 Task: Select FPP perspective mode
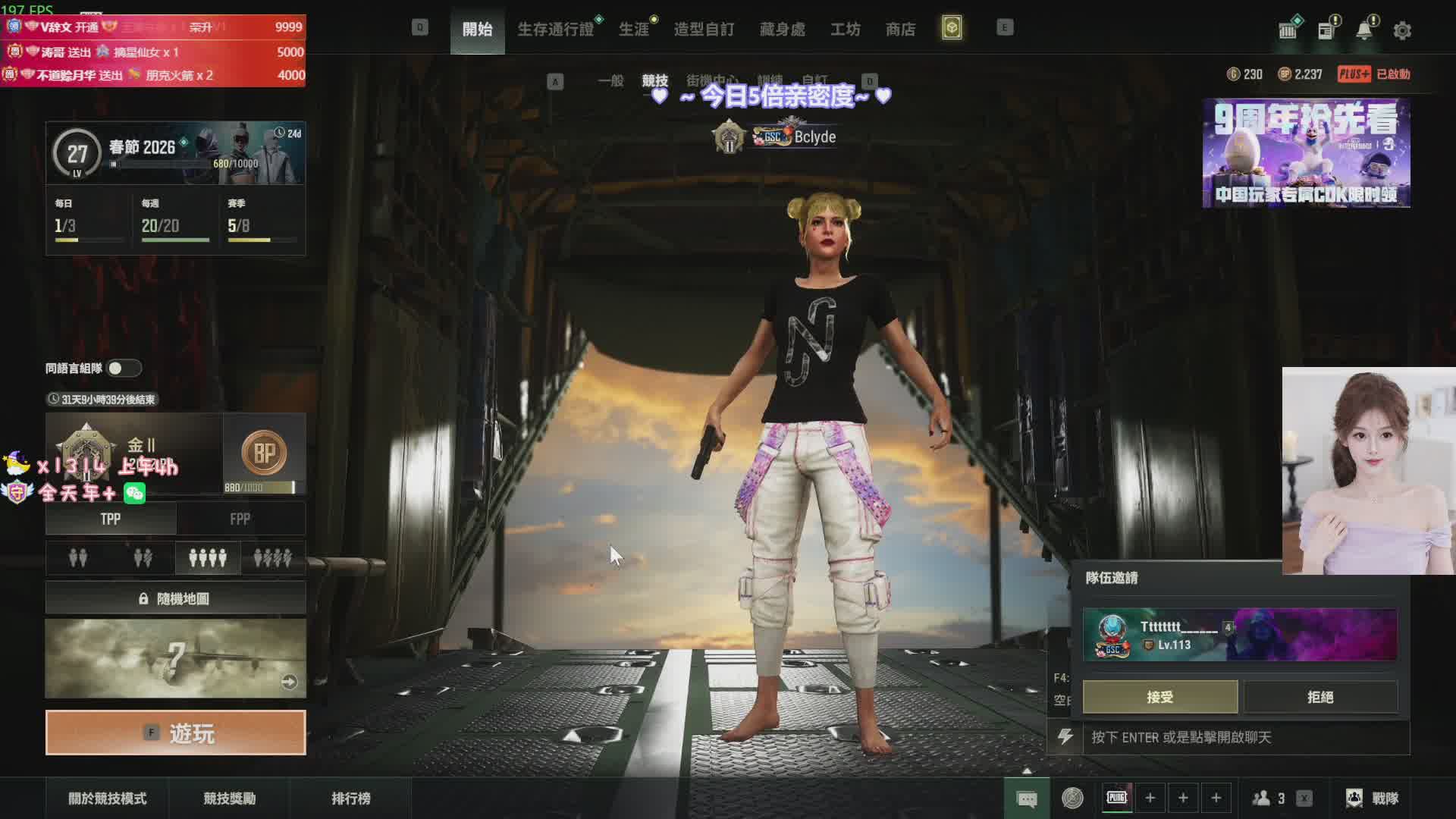[240, 519]
